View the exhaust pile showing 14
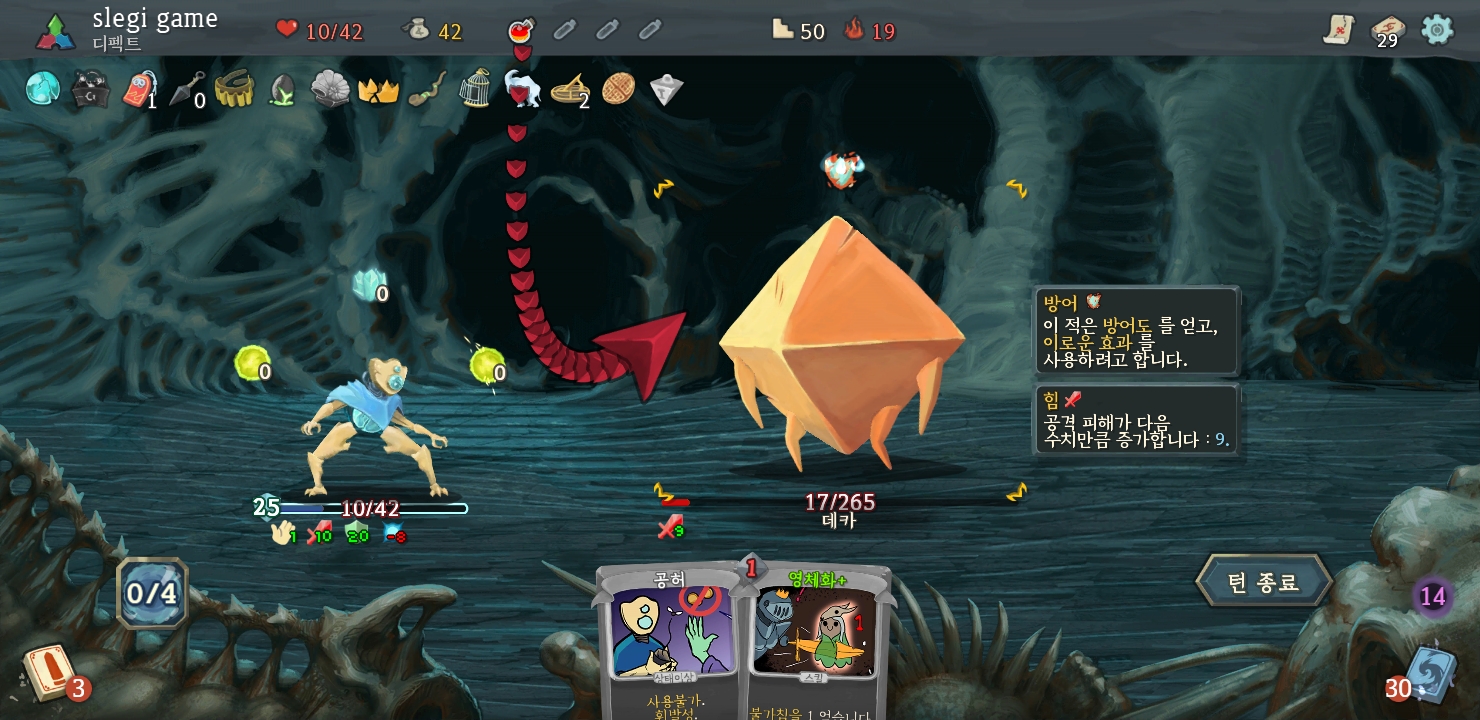 coord(1432,597)
